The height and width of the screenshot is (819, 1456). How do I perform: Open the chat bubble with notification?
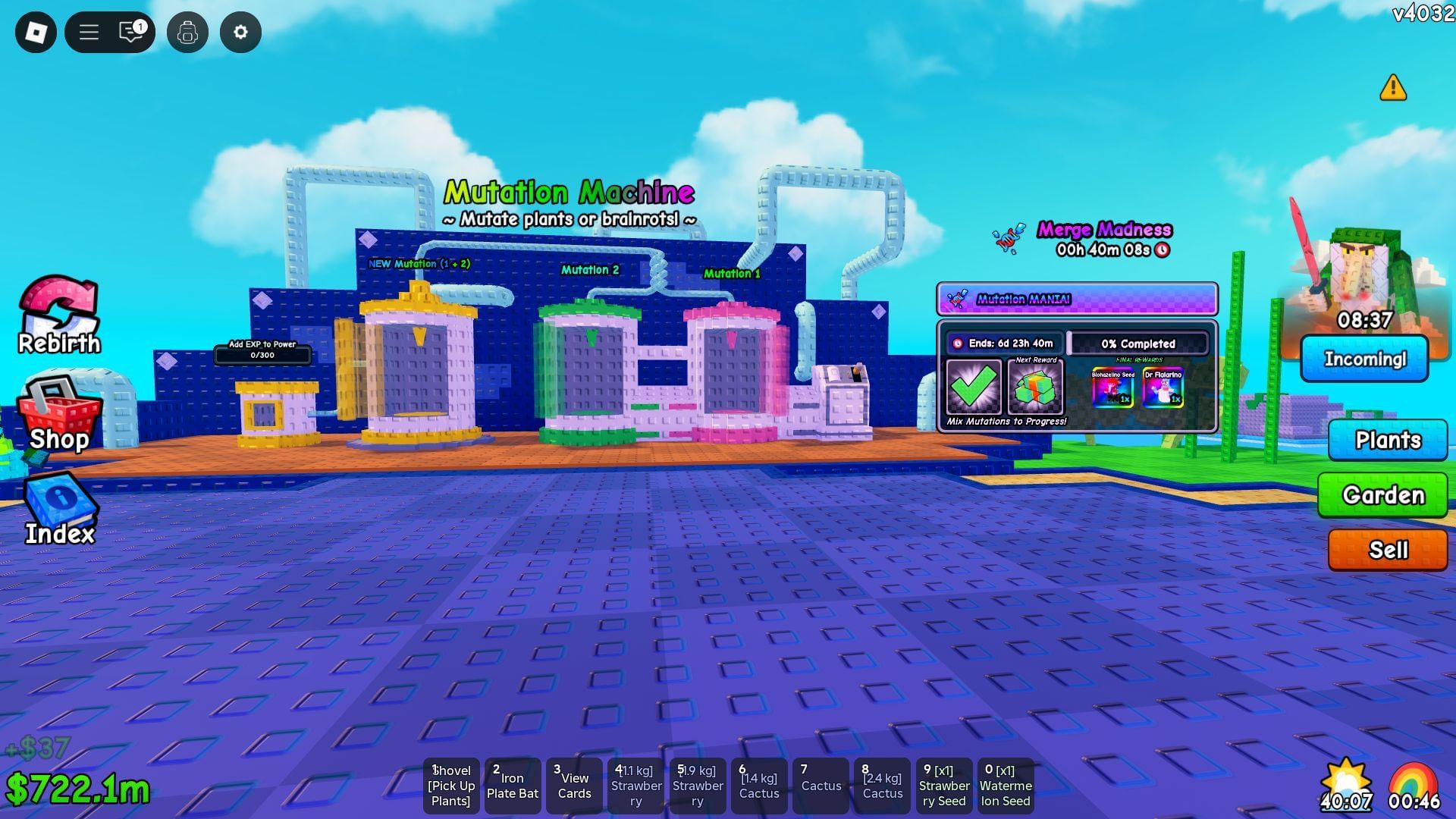pos(130,33)
